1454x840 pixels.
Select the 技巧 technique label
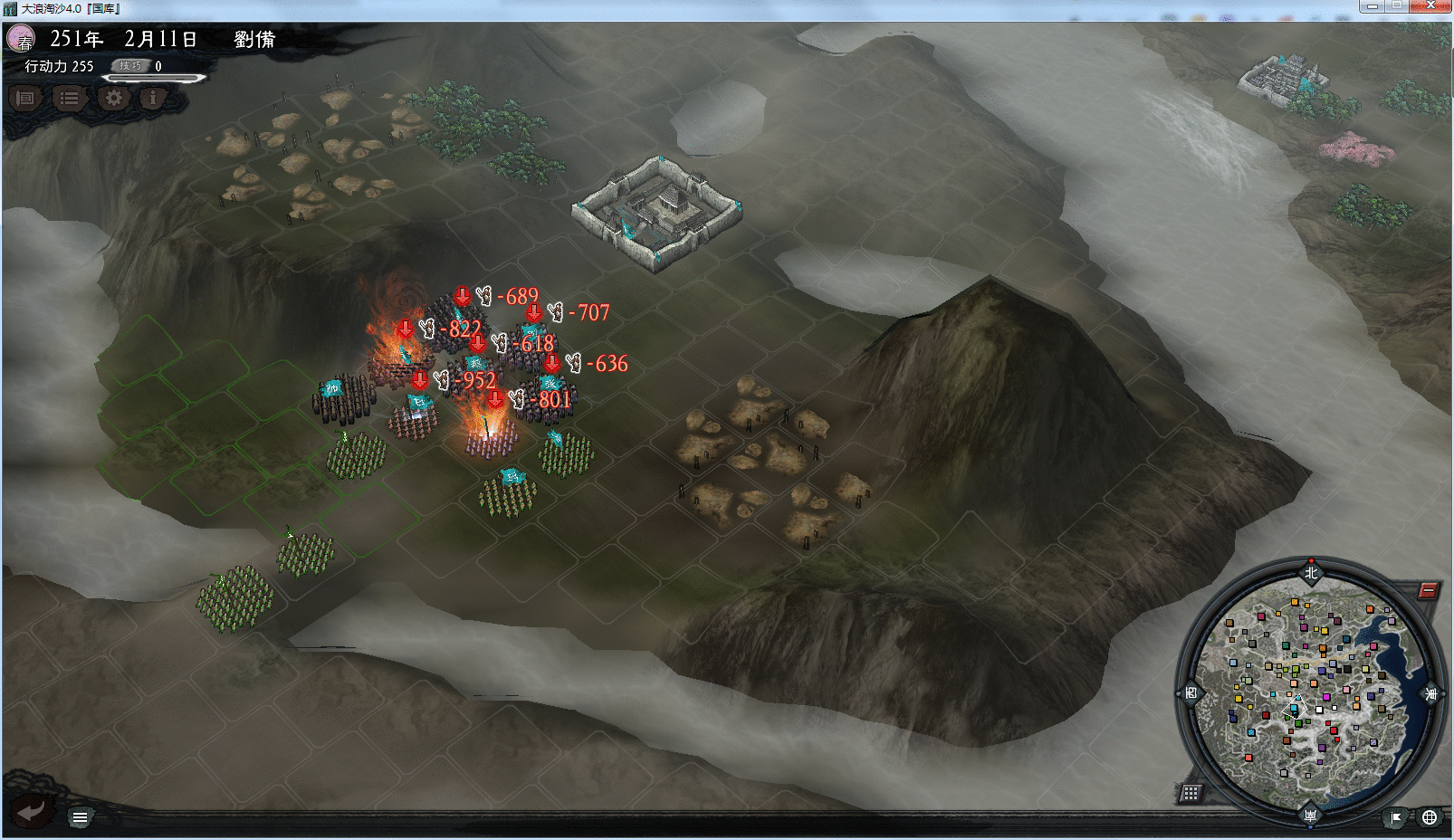130,66
